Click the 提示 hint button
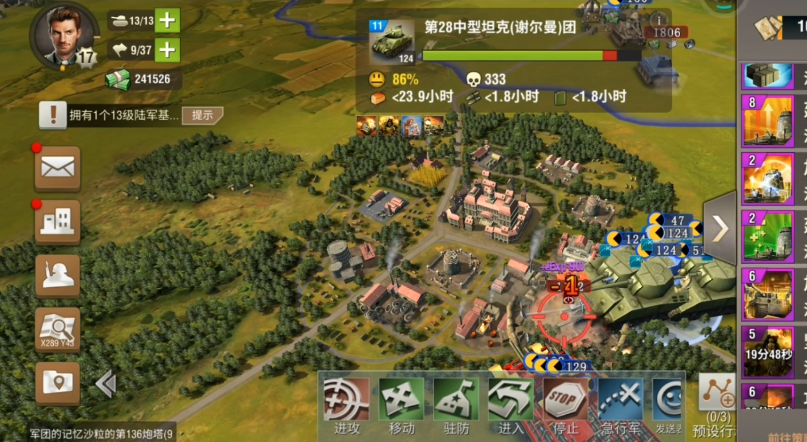807x442 pixels. pos(202,115)
